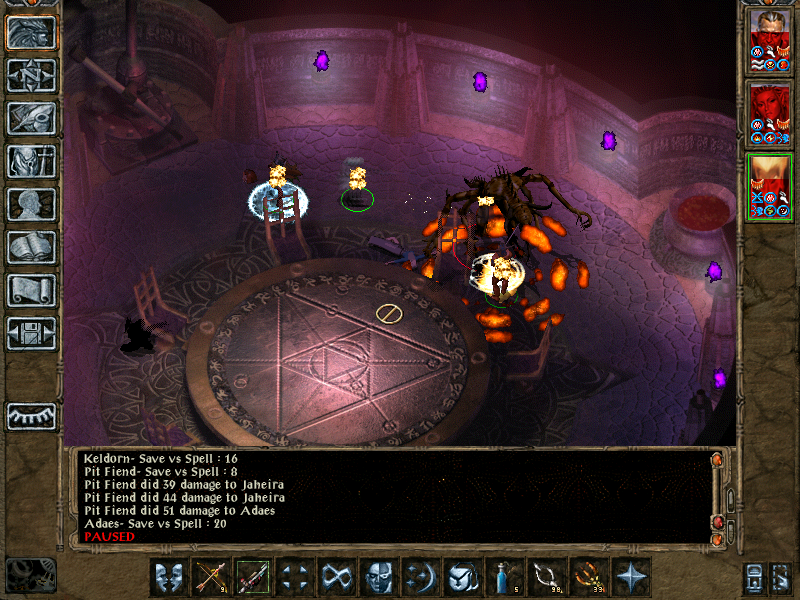This screenshot has width=800, height=600.
Task: Open the inventory screen
Action: [32, 161]
